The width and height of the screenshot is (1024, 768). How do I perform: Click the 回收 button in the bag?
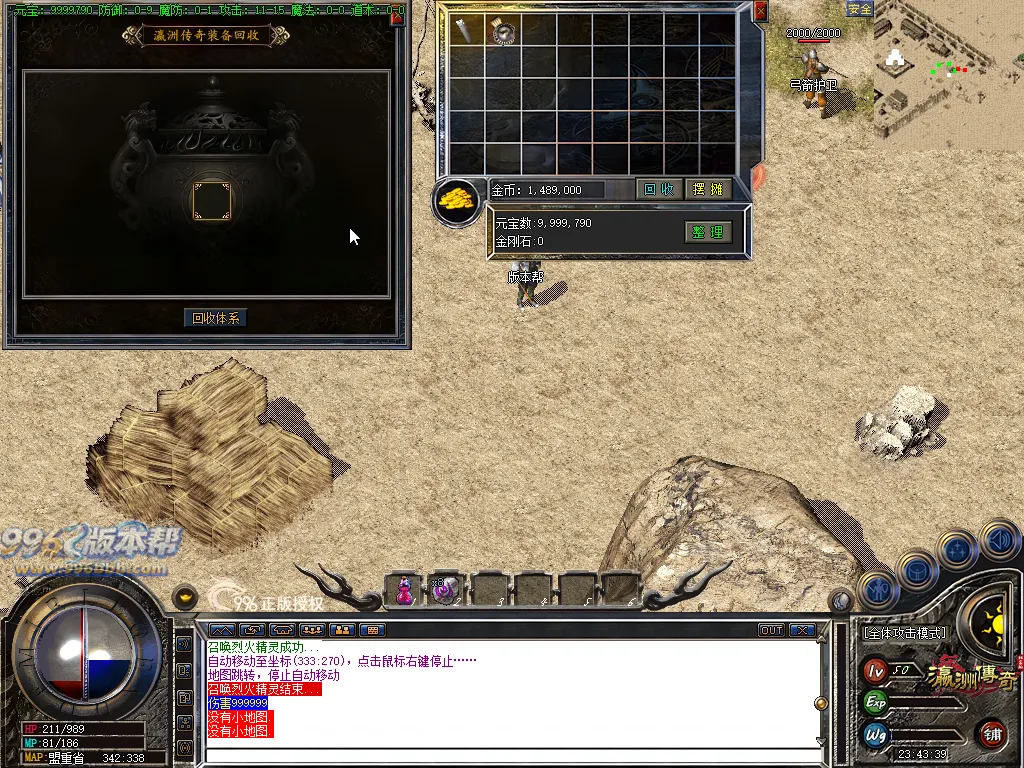[x=658, y=189]
